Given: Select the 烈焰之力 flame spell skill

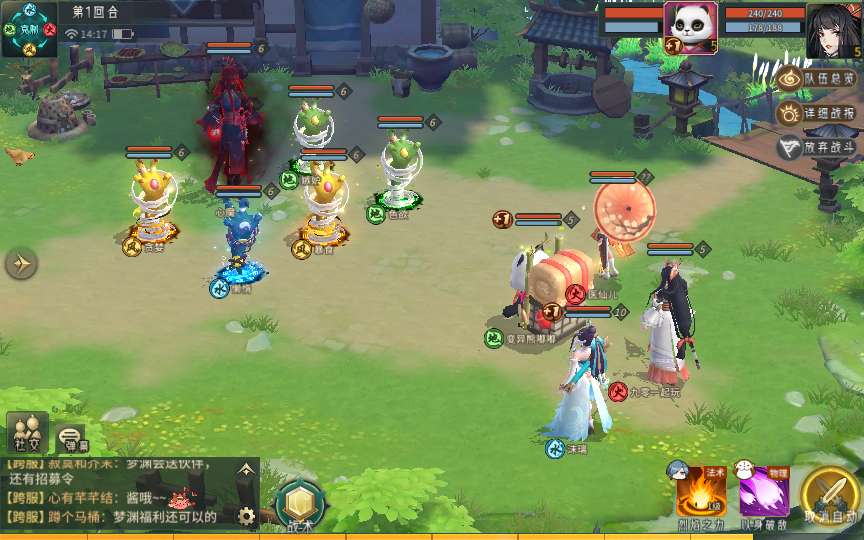Looking at the screenshot, I should pos(701,492).
